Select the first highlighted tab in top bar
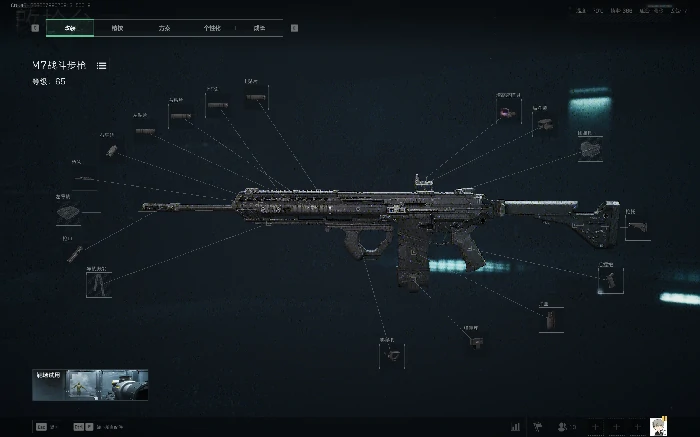 pos(70,28)
